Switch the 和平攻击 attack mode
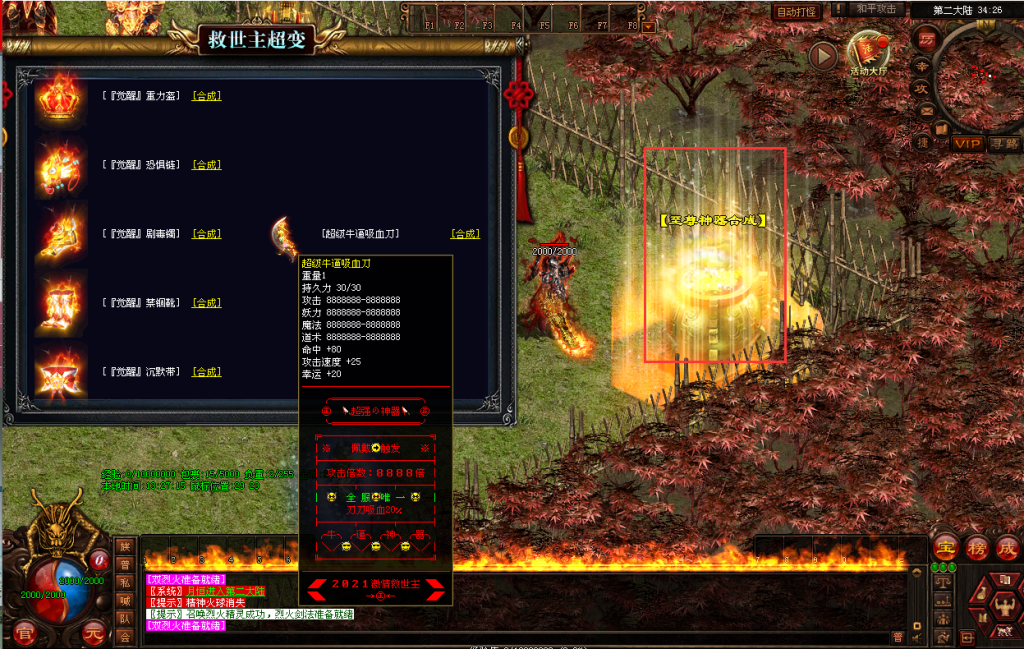 [x=877, y=9]
